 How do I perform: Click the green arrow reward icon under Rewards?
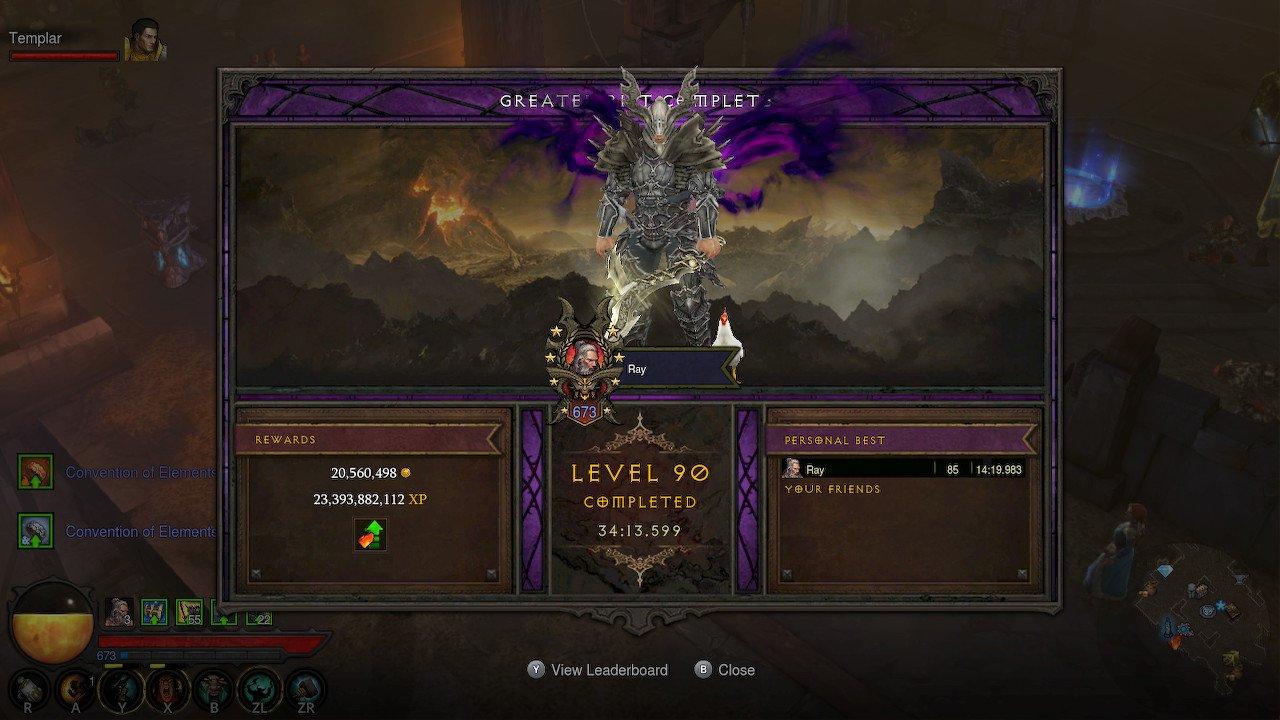tap(370, 534)
